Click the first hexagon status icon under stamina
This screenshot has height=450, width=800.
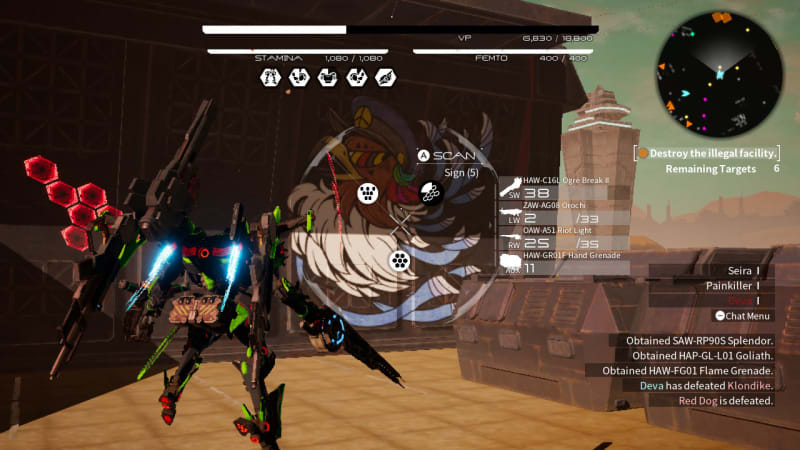269,77
